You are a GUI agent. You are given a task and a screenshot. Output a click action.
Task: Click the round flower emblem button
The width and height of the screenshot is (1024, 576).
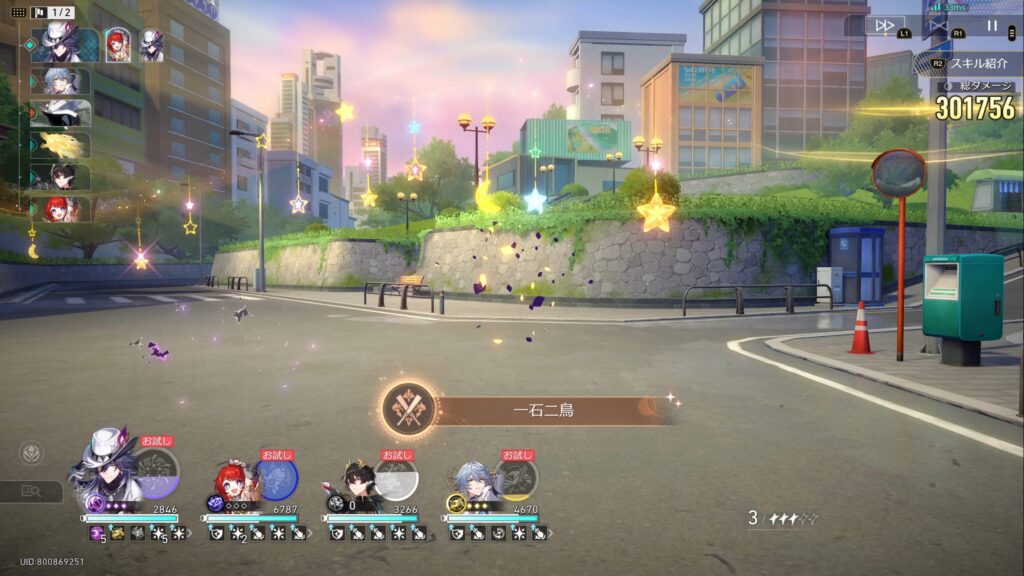[x=31, y=453]
